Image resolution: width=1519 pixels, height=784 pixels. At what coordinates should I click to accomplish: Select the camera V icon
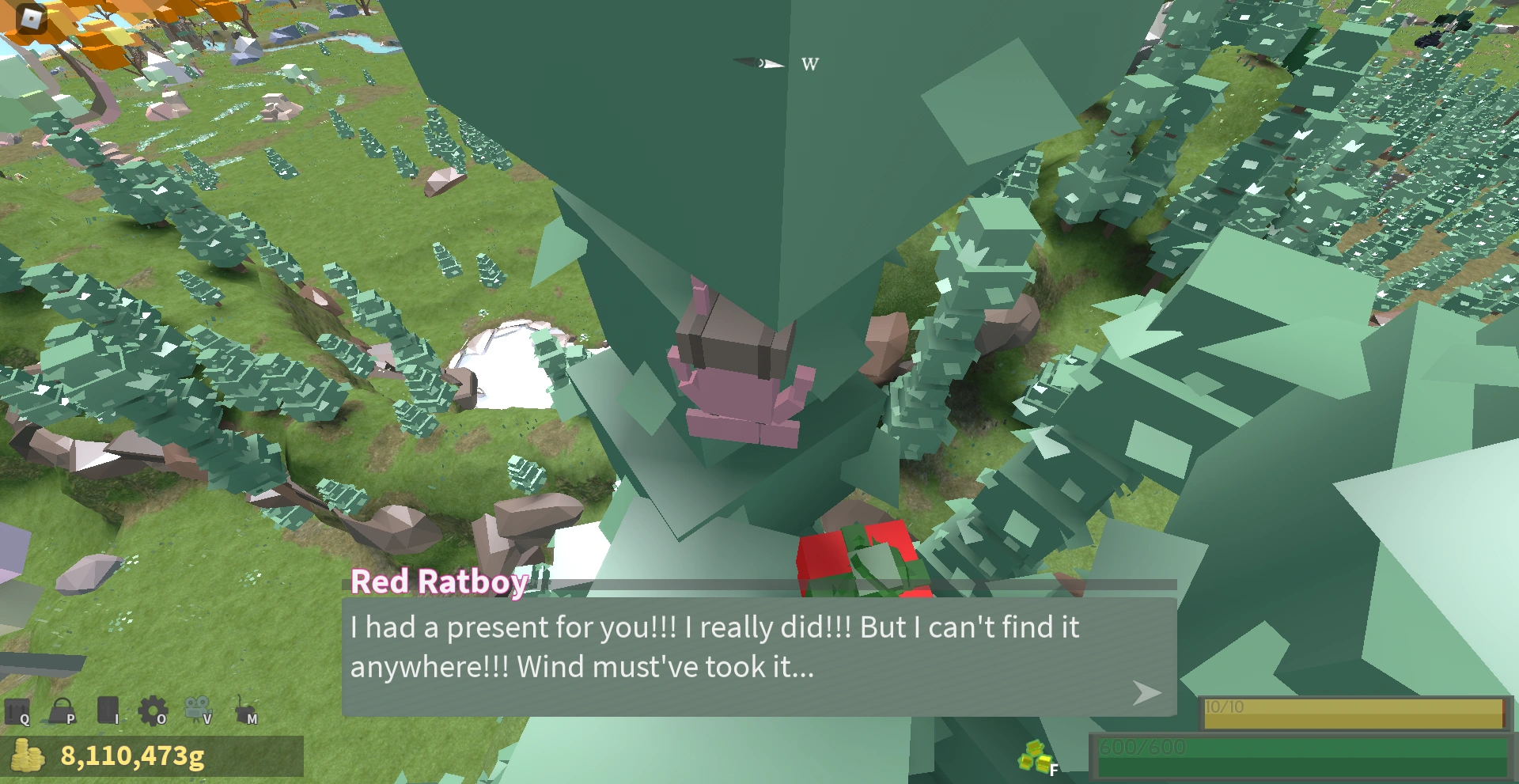(x=196, y=708)
